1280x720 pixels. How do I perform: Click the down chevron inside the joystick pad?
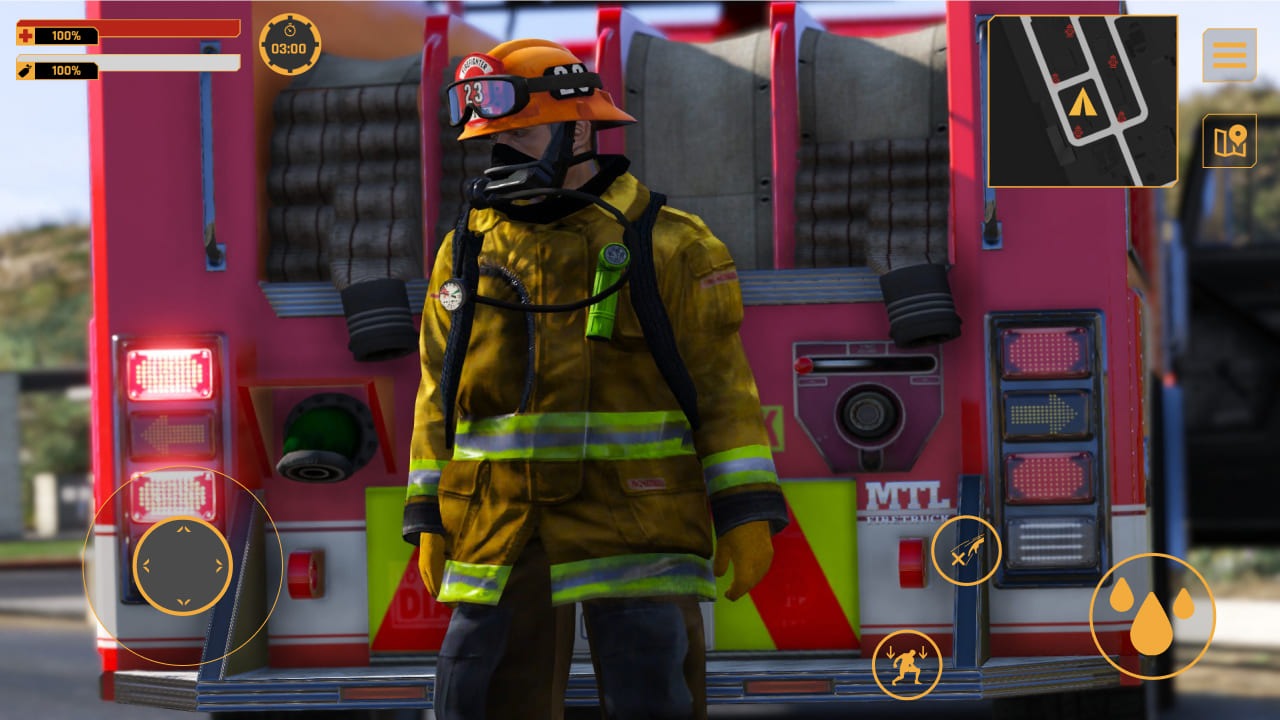181,602
